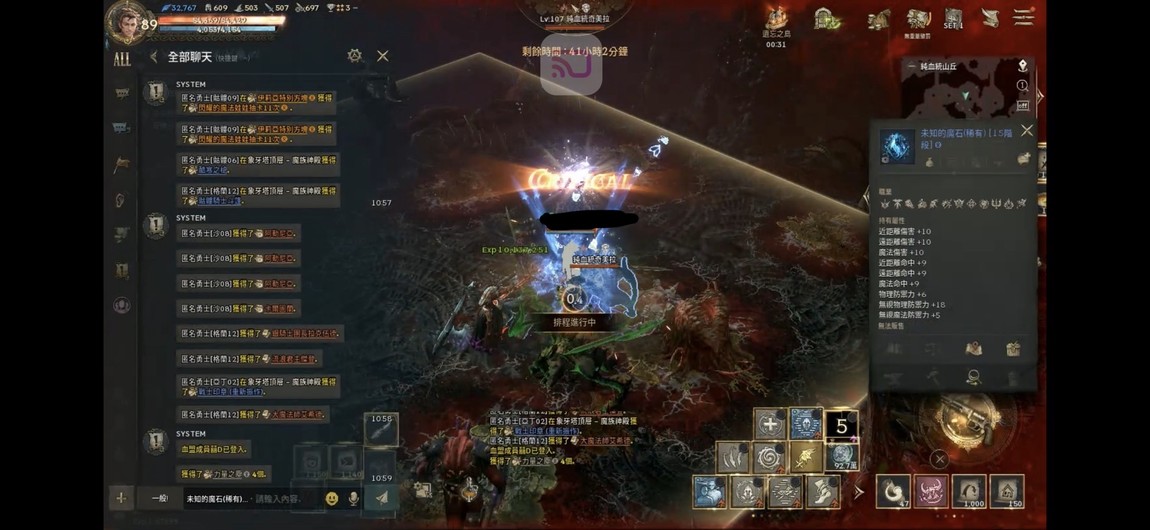Activate the chat microphone button
The height and width of the screenshot is (530, 1150).
coord(353,498)
